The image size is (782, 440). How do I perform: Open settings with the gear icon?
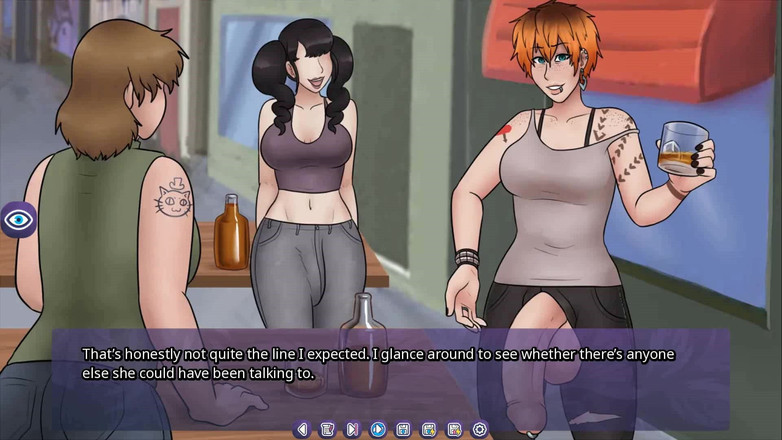click(x=480, y=429)
